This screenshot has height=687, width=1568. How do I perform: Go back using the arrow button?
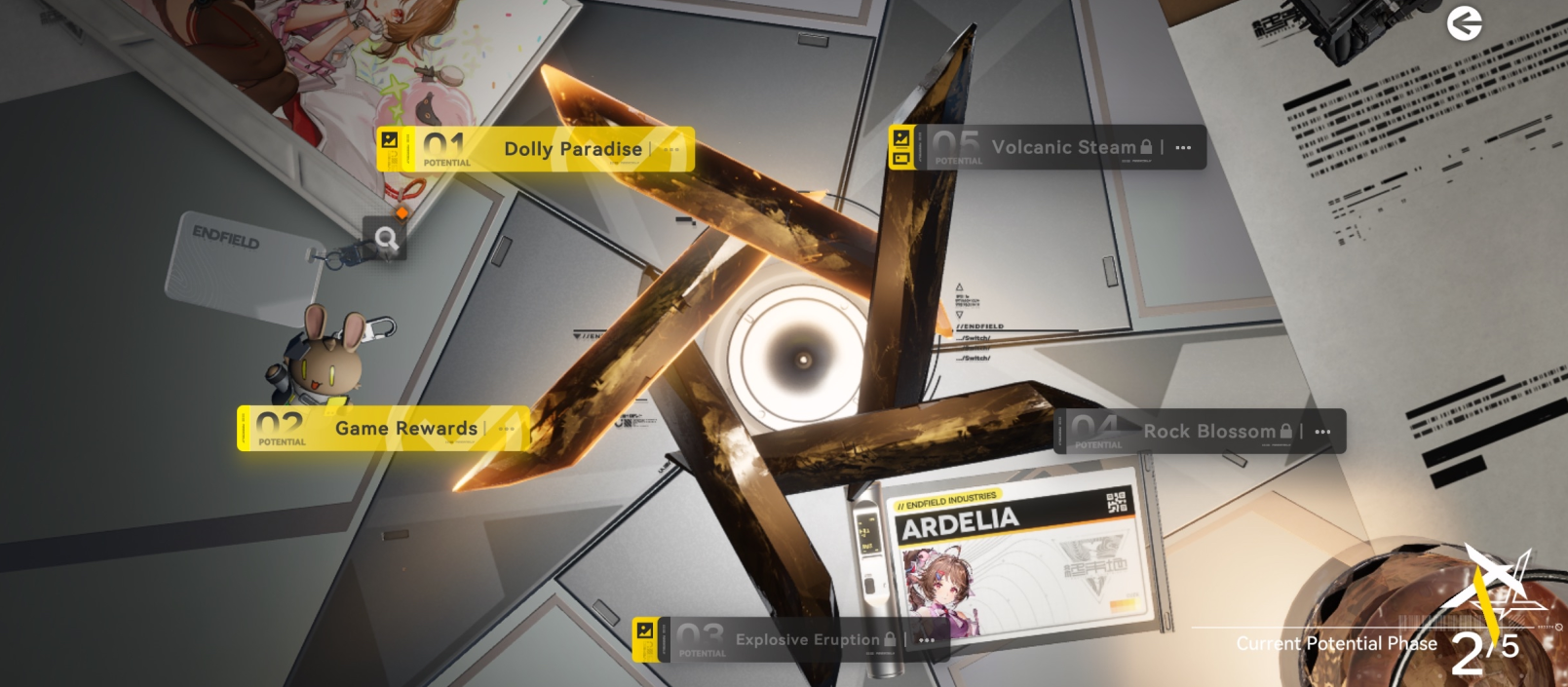[1464, 23]
